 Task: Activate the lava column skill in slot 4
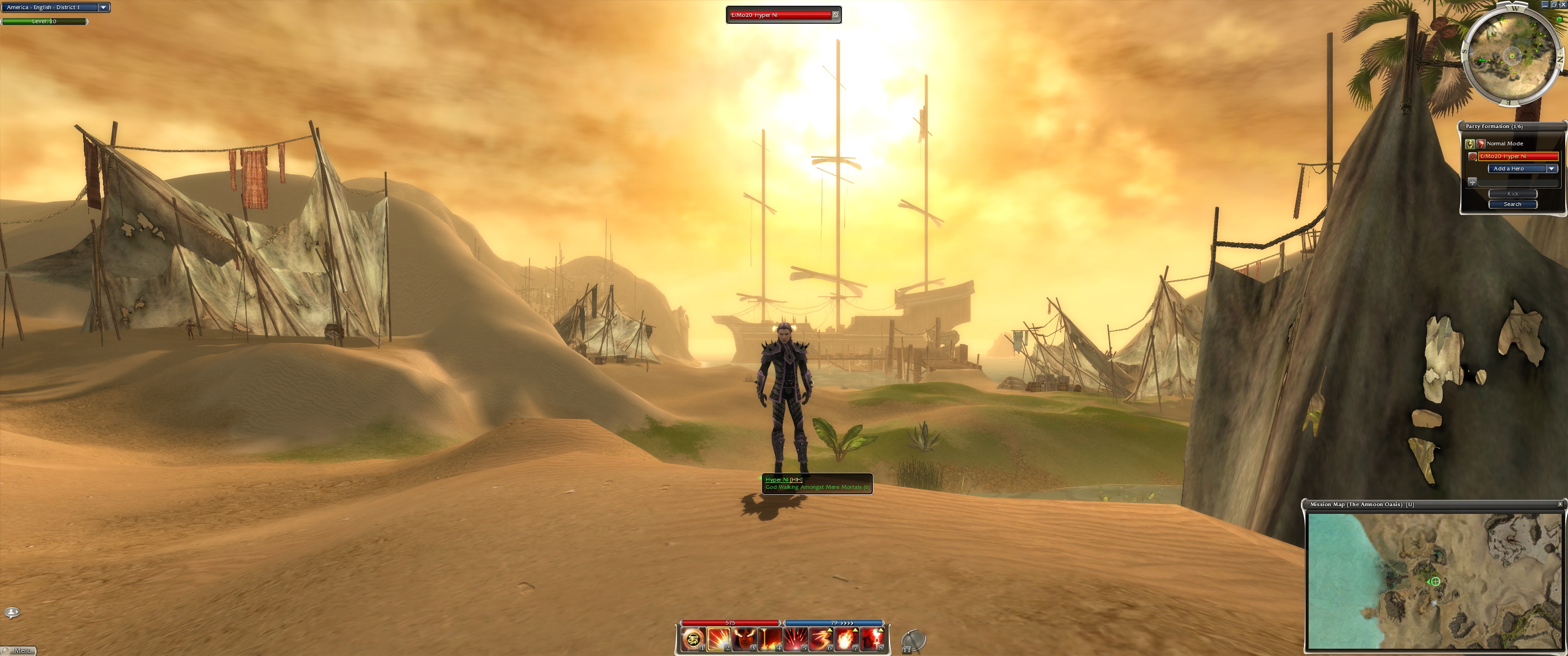[769, 640]
